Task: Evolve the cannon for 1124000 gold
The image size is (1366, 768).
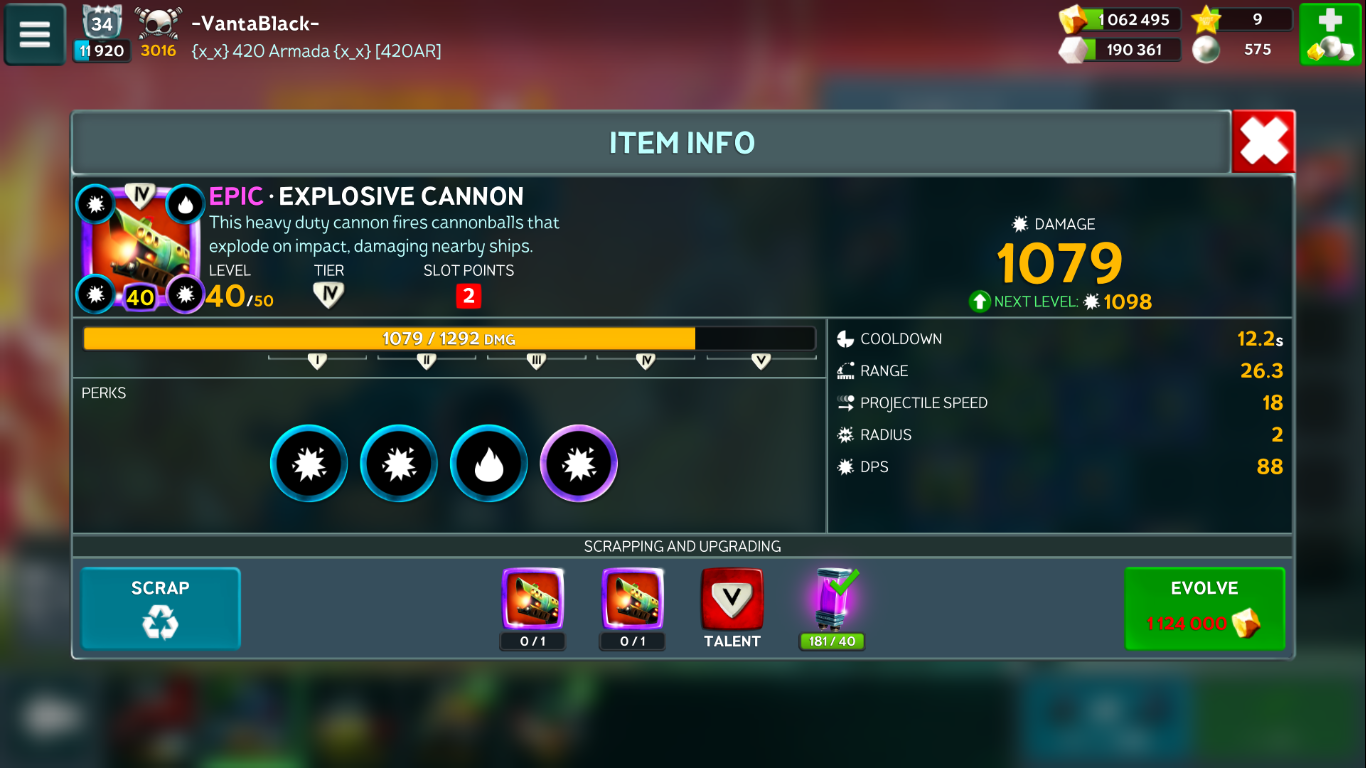Action: coord(1204,609)
